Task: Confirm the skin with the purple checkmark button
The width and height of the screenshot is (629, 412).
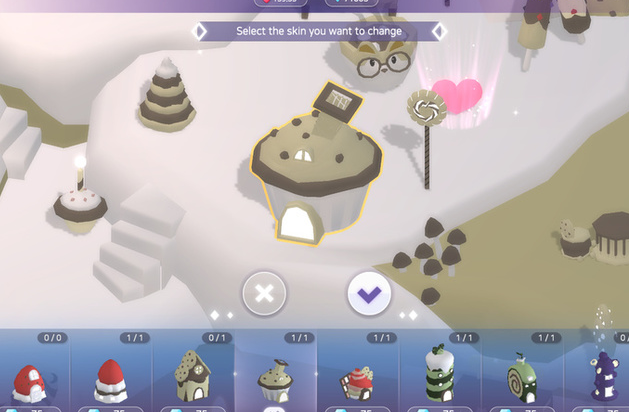Action: tap(368, 293)
